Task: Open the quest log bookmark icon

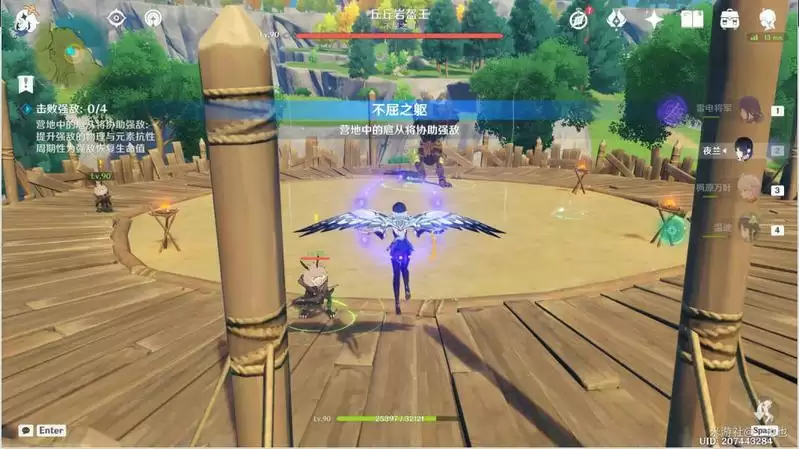Action: coord(26,84)
